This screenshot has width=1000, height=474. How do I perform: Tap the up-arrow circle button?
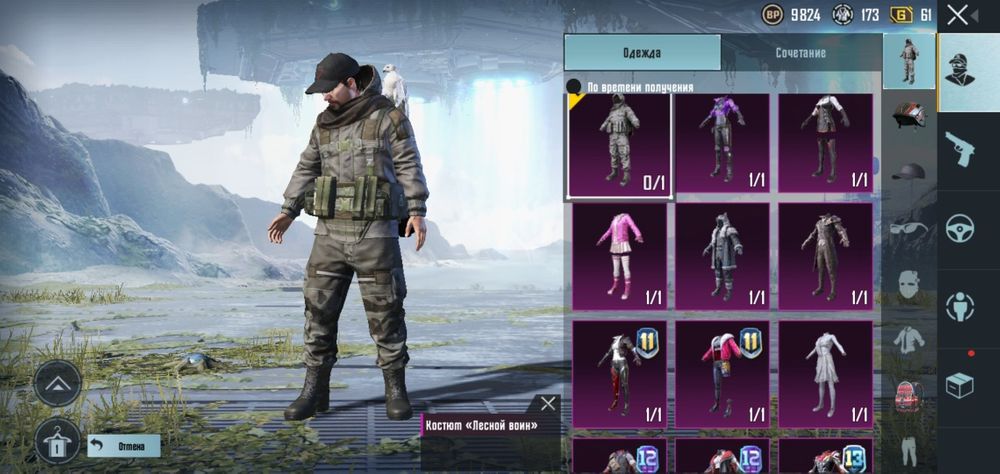click(58, 383)
